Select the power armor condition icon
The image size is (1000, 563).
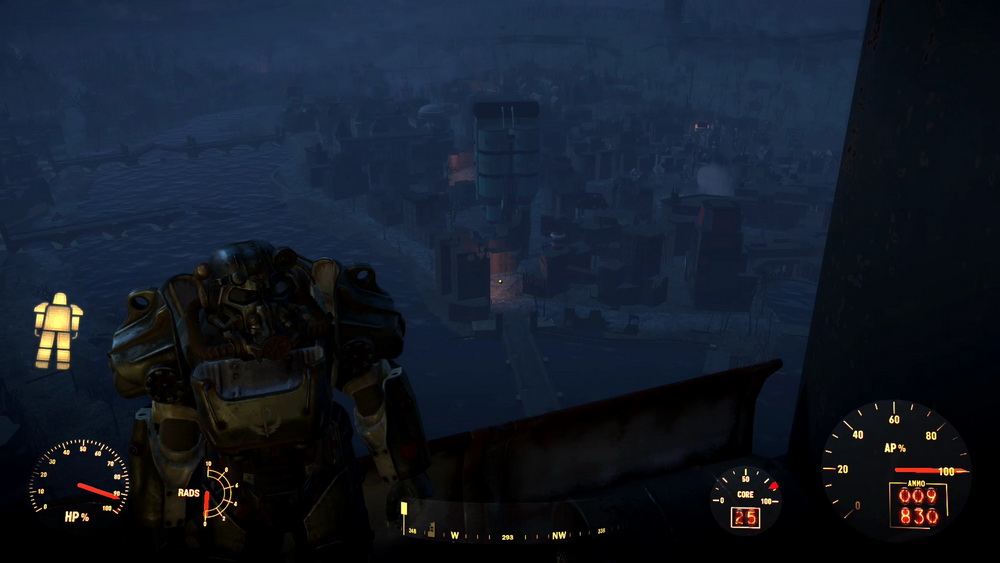(x=57, y=331)
